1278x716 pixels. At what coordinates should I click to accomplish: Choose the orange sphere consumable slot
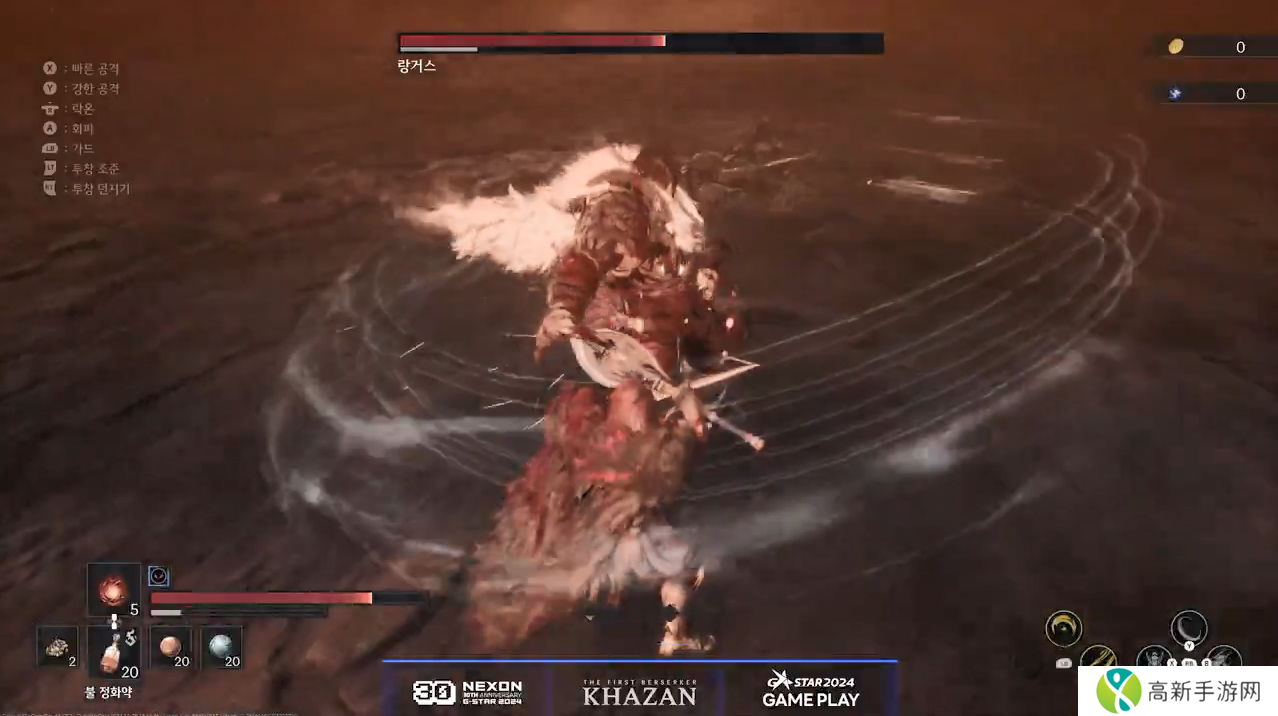click(x=170, y=646)
